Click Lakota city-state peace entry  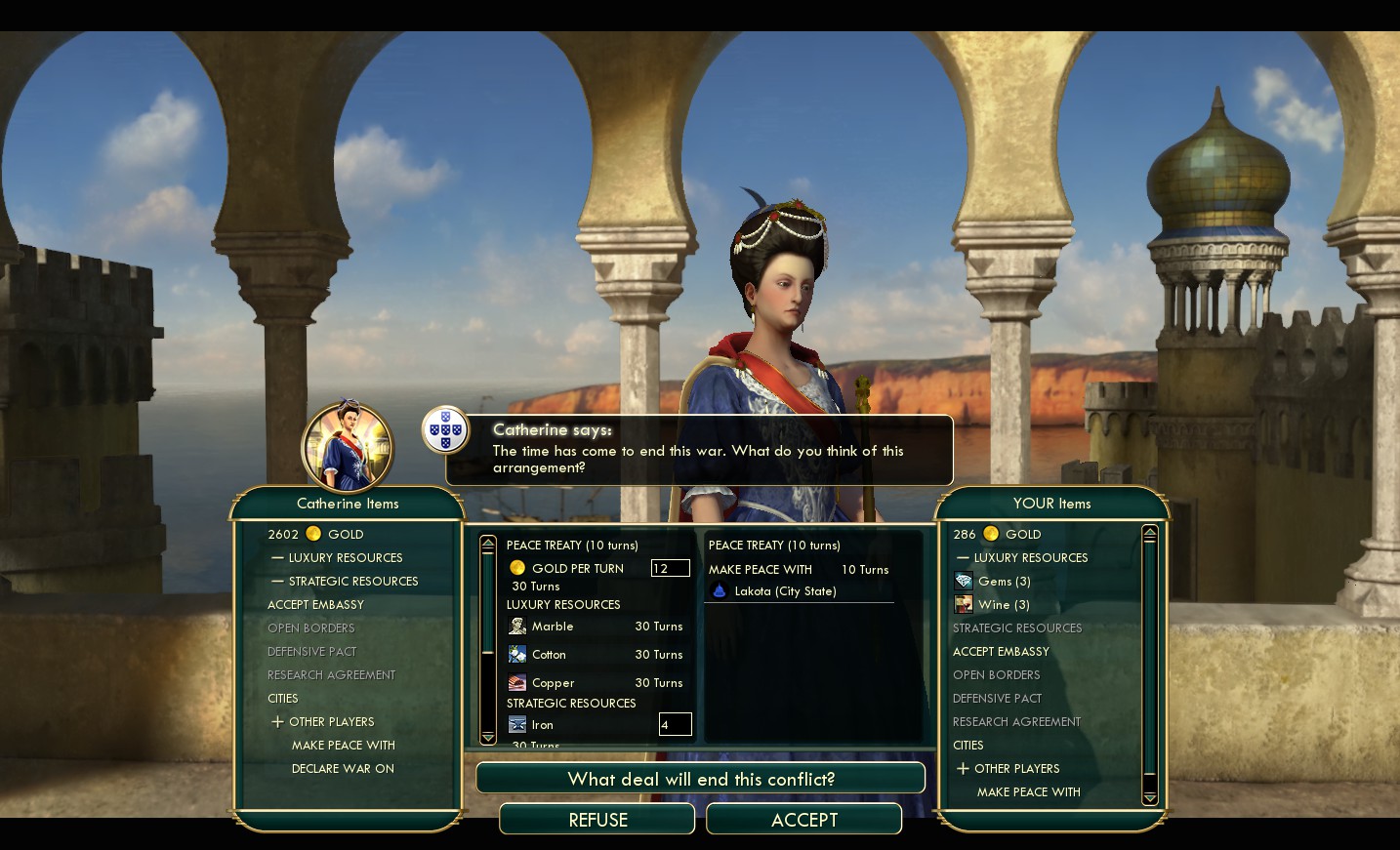click(785, 591)
